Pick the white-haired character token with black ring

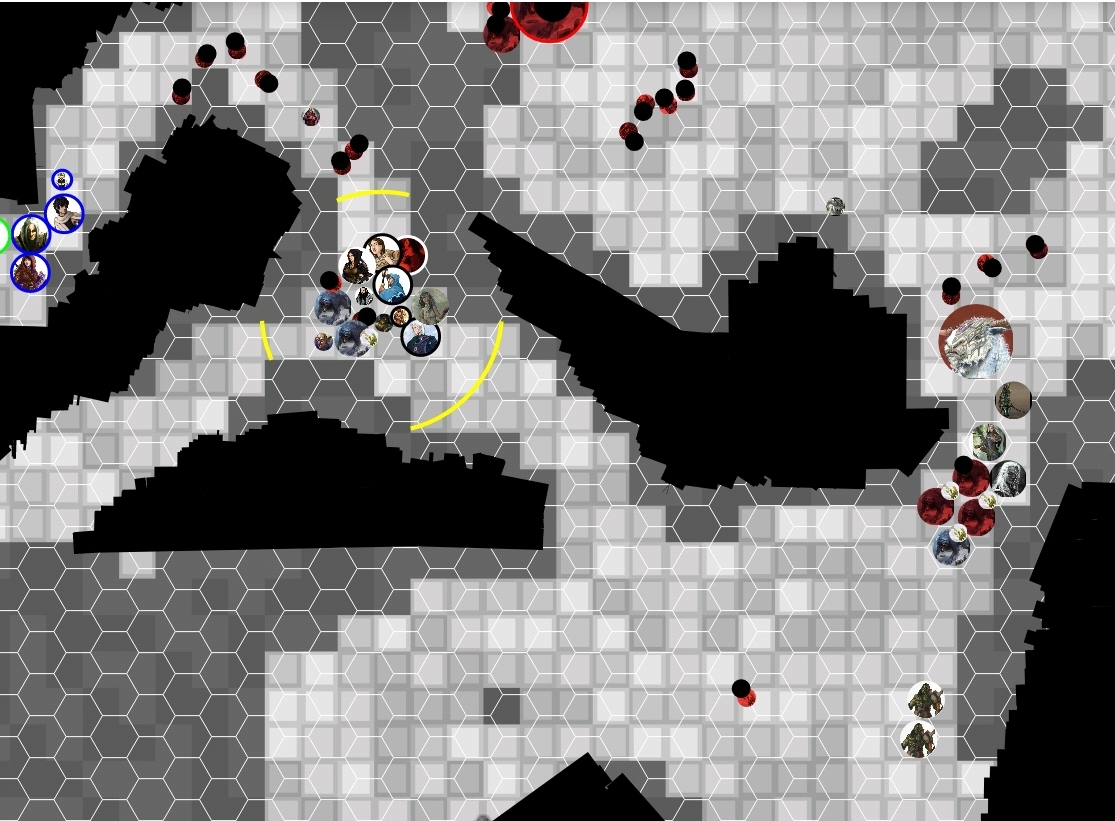[421, 337]
